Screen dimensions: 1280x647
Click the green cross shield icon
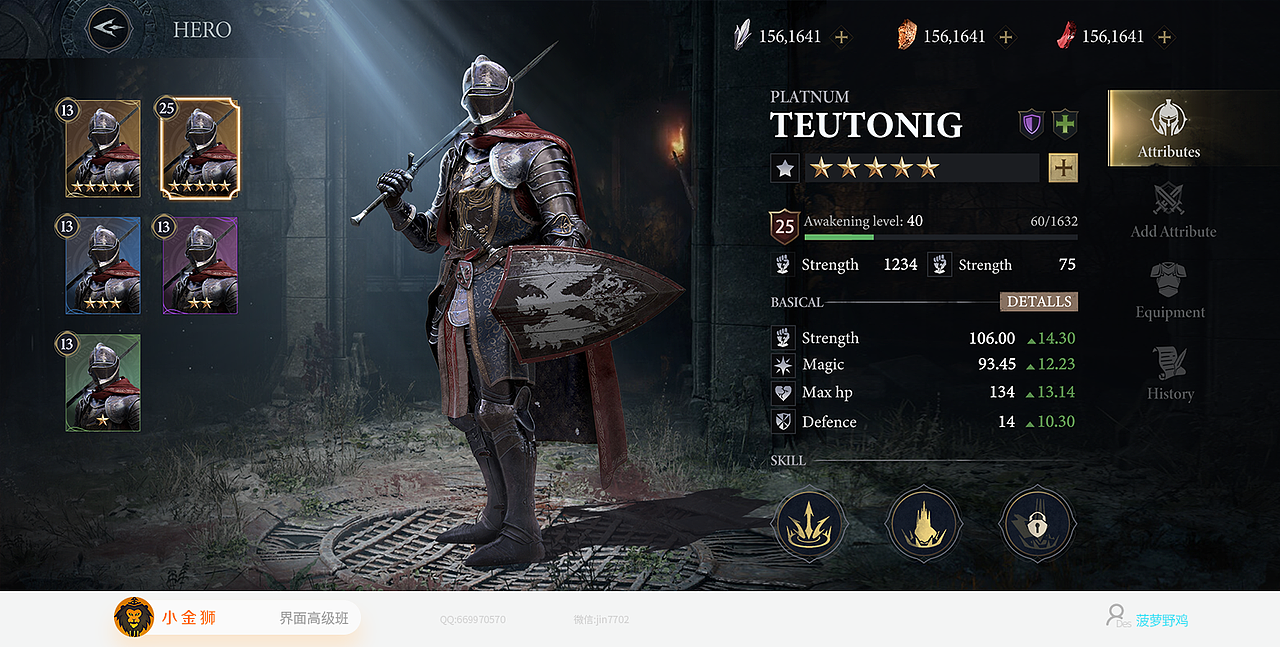(1065, 124)
